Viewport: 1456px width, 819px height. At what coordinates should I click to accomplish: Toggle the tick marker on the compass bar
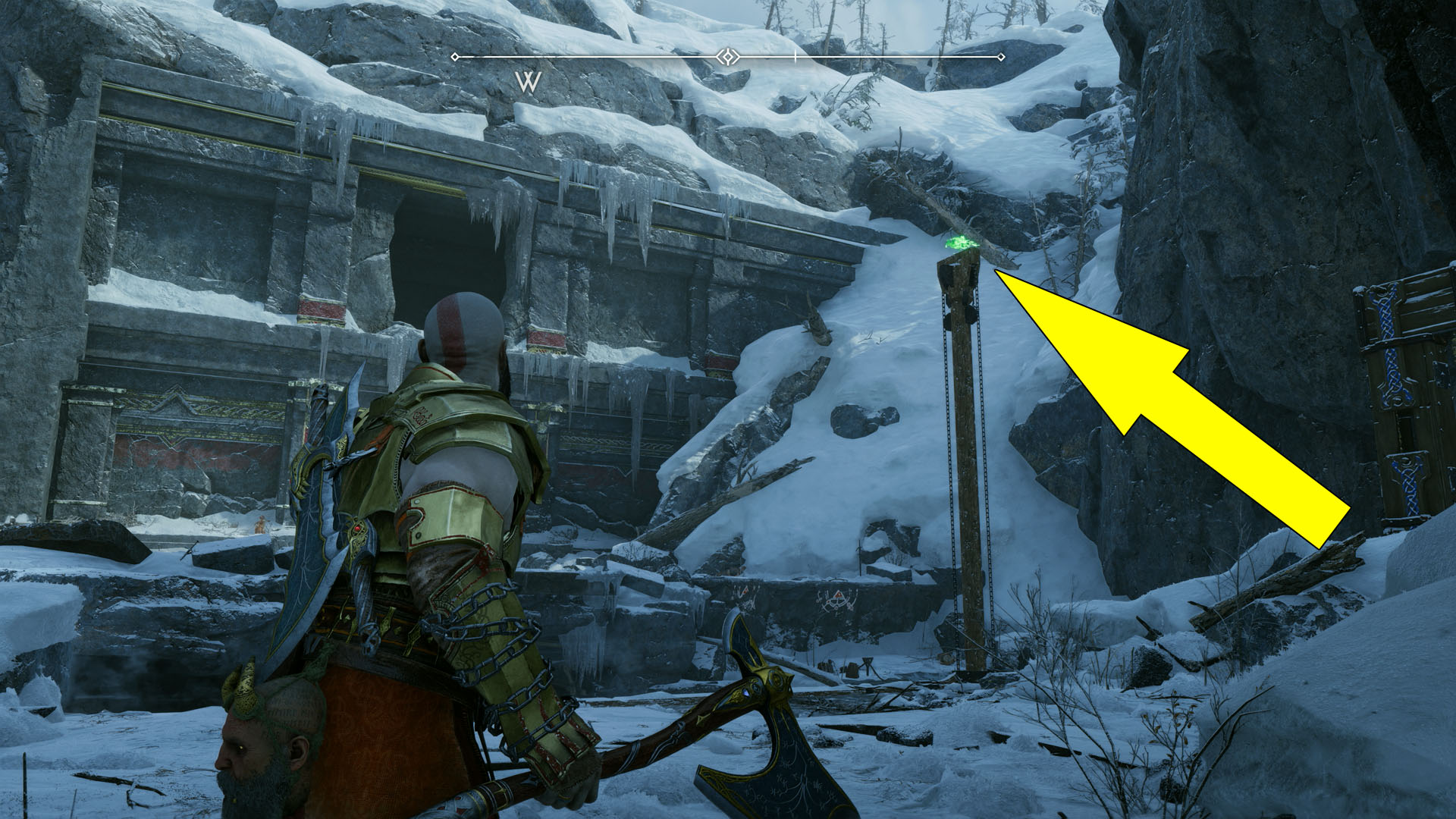[795, 55]
